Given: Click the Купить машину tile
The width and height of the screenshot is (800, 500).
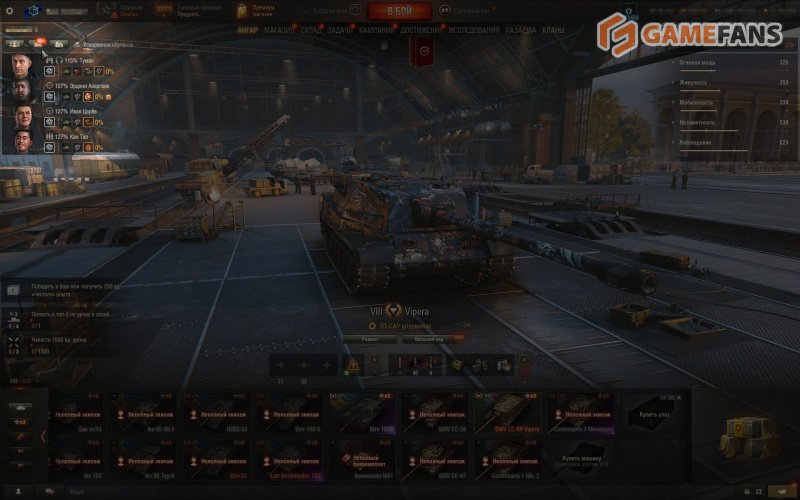Looking at the screenshot, I should [582, 459].
